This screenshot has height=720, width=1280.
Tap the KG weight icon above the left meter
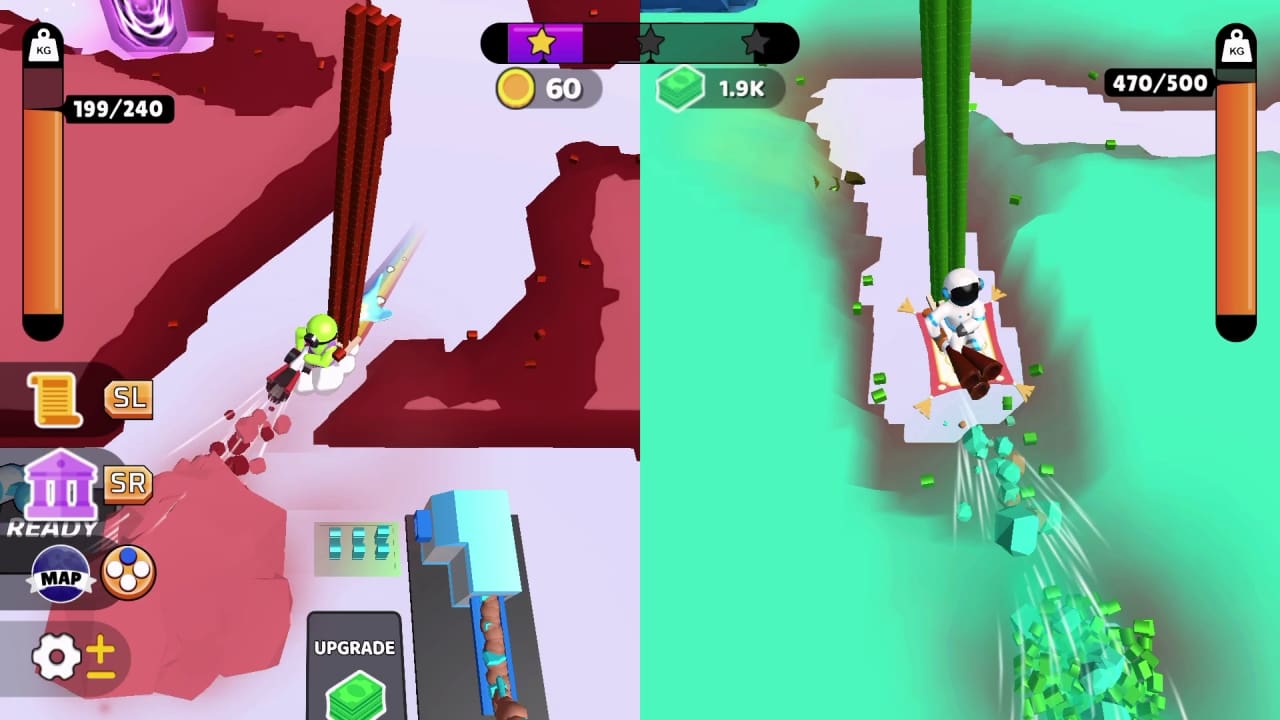tap(42, 48)
